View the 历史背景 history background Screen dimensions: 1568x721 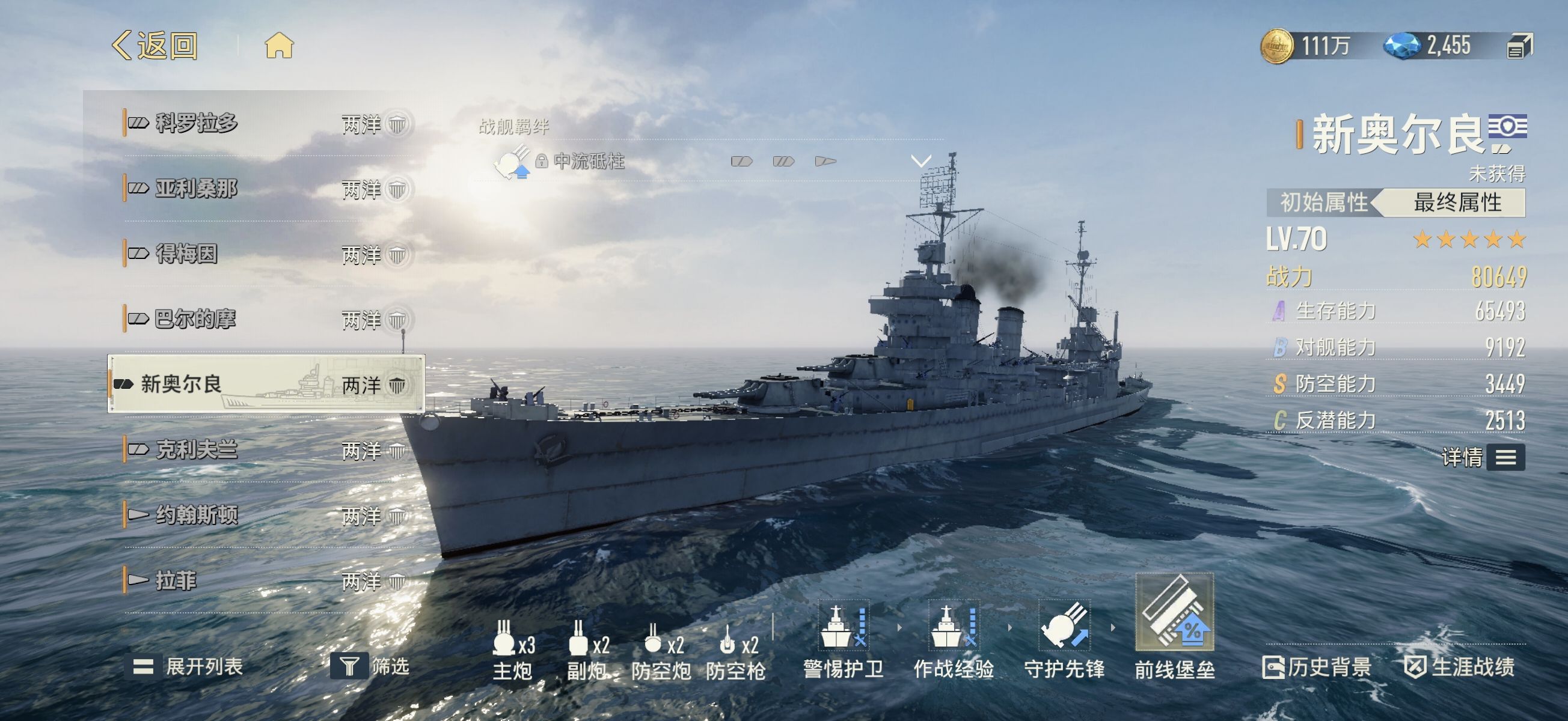(x=1317, y=668)
